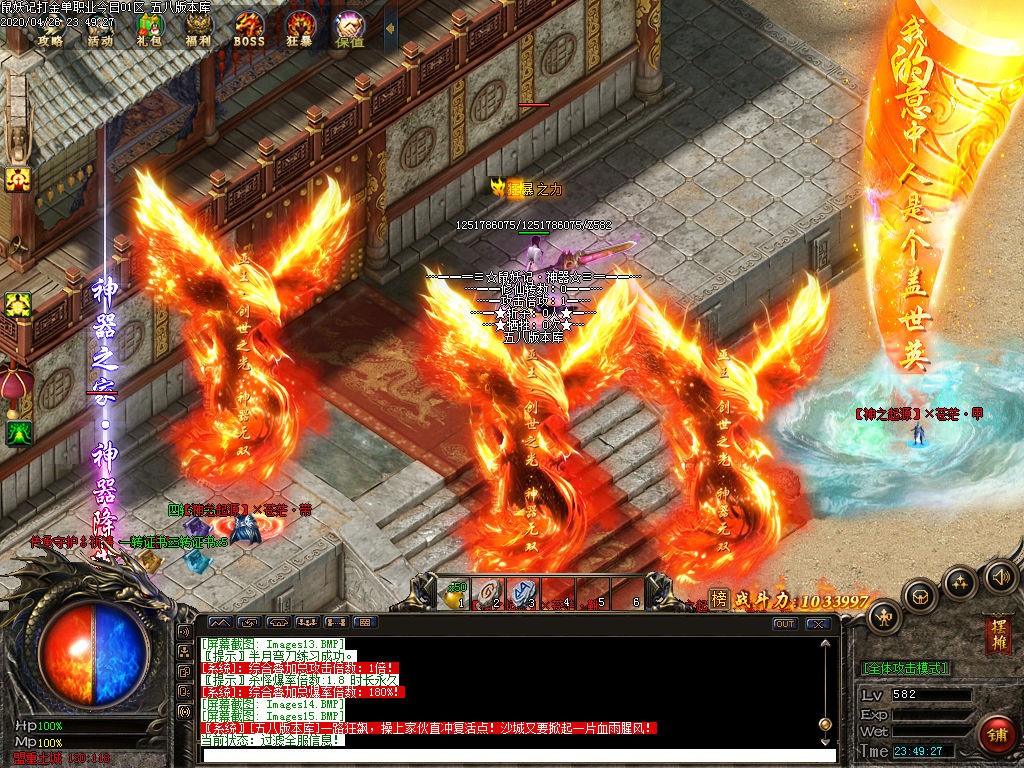
Task: Open the character equipment round button
Action: [883, 613]
